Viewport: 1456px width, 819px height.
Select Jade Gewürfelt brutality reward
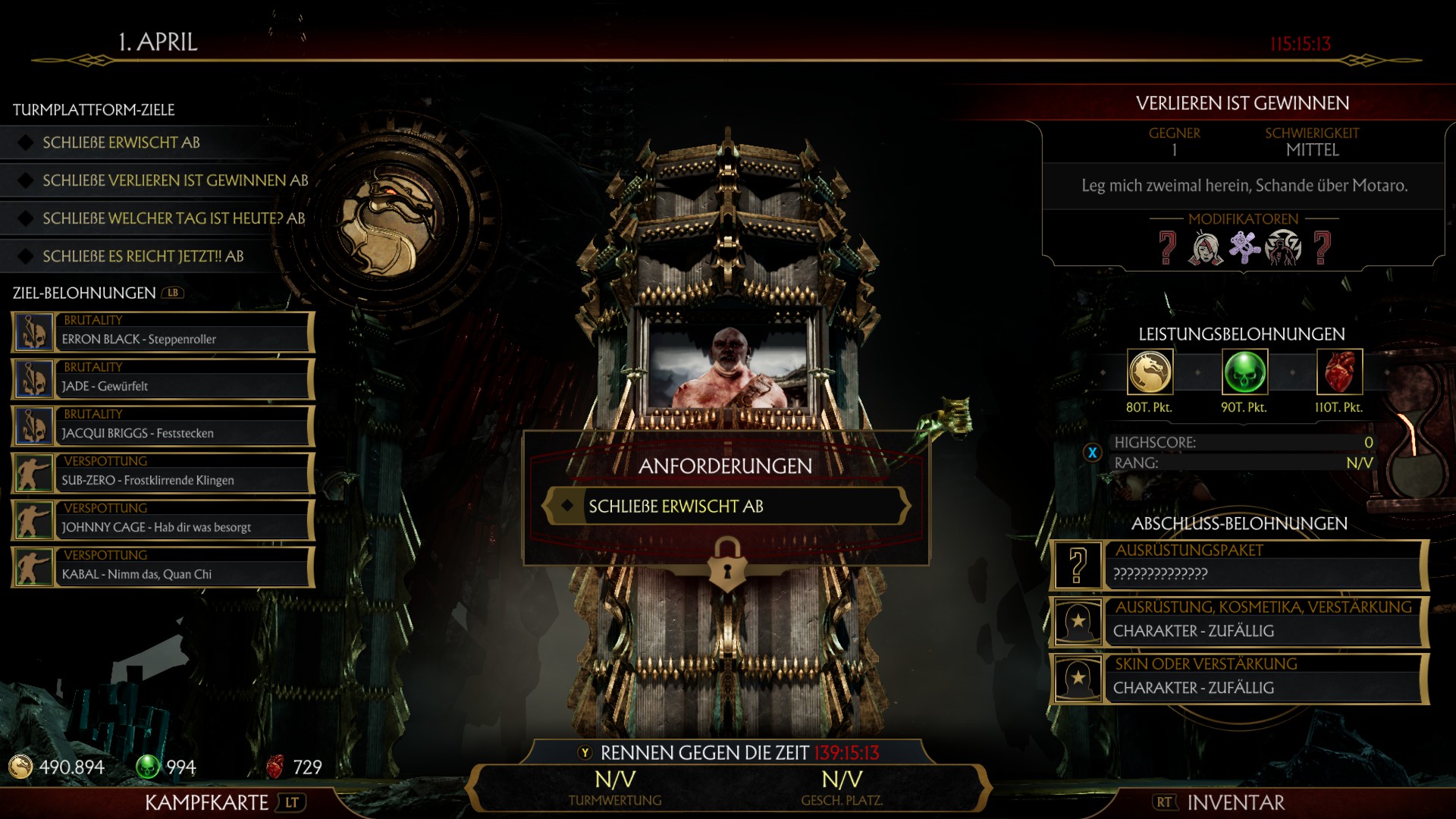pyautogui.click(x=163, y=379)
